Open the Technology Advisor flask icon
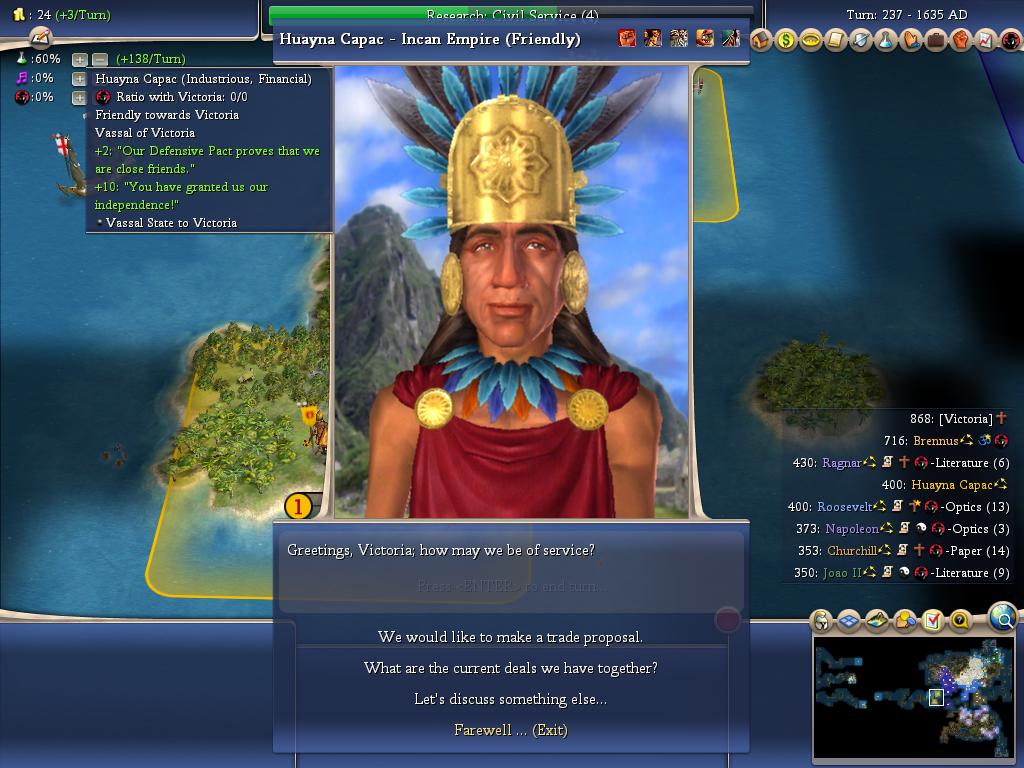Image resolution: width=1024 pixels, height=768 pixels. [x=886, y=41]
